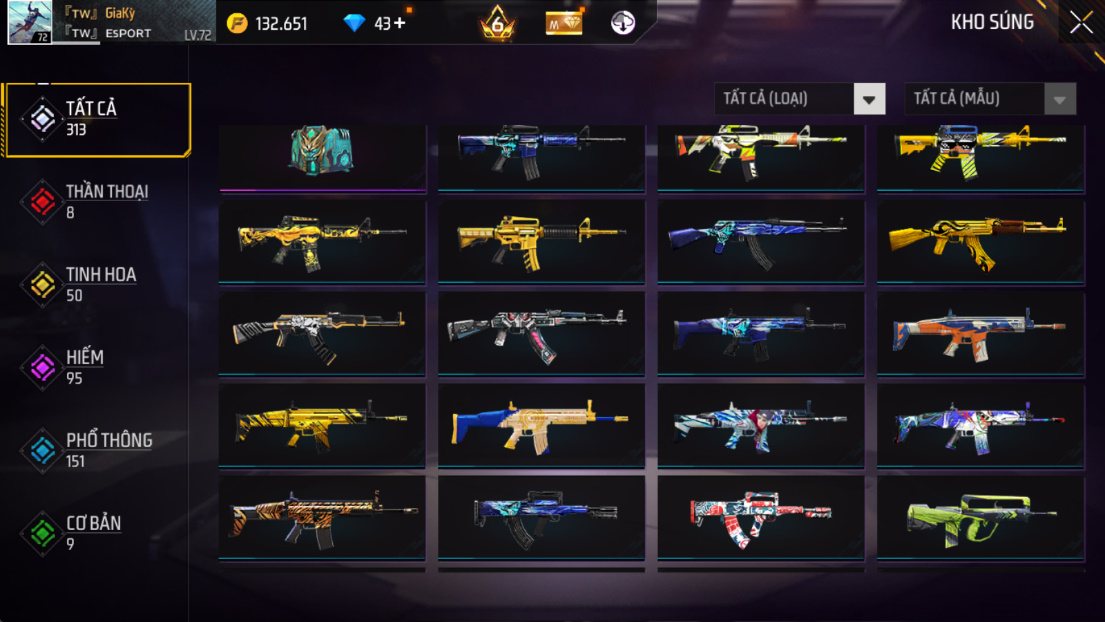
Task: Select the orange and blue SCAR skin
Action: pos(980,332)
